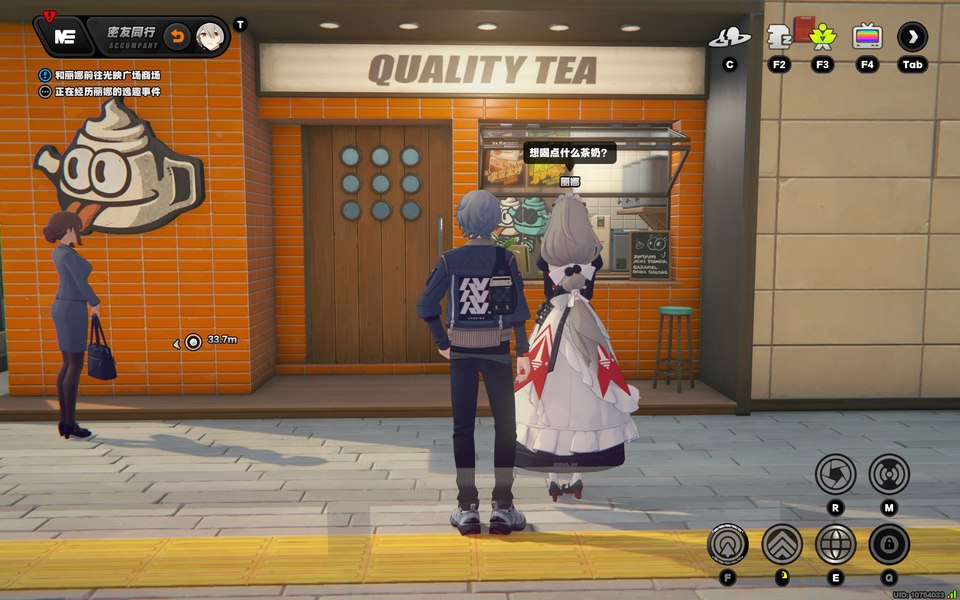Open the camera shutter photo mode
Viewport: 960px width, 600px height.
click(835, 473)
